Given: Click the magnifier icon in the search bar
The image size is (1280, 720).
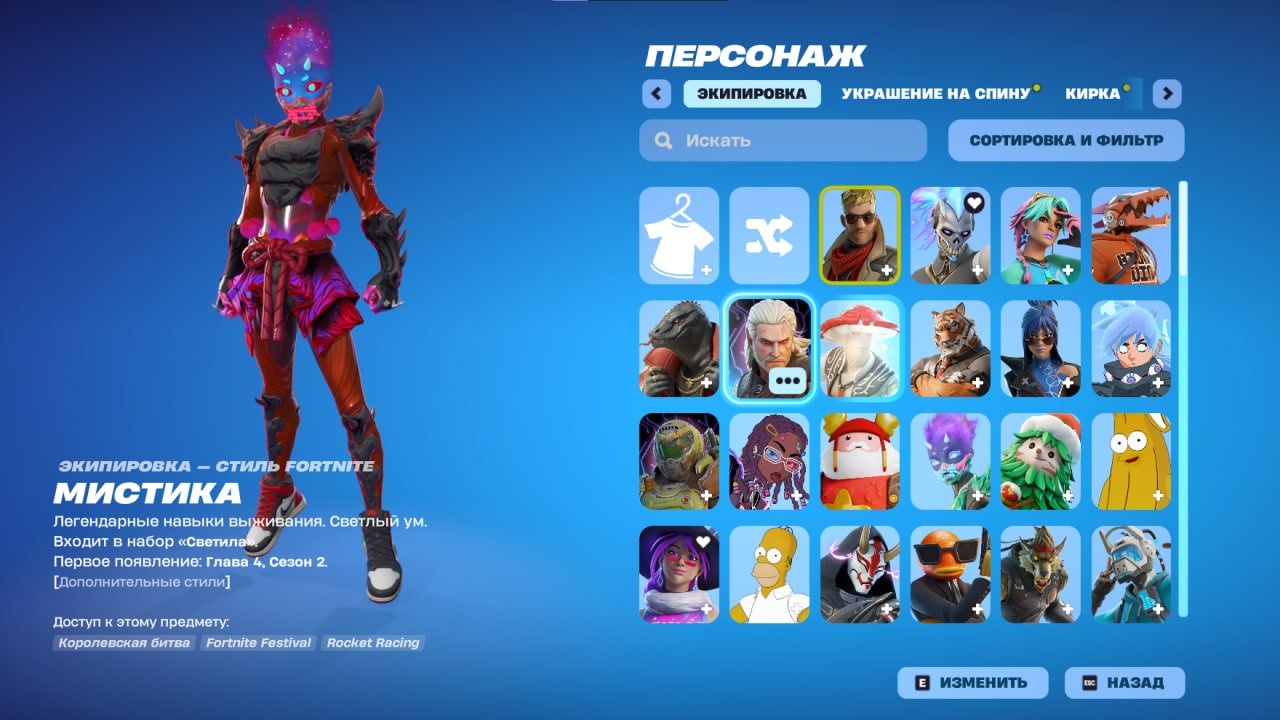Looking at the screenshot, I should (663, 140).
